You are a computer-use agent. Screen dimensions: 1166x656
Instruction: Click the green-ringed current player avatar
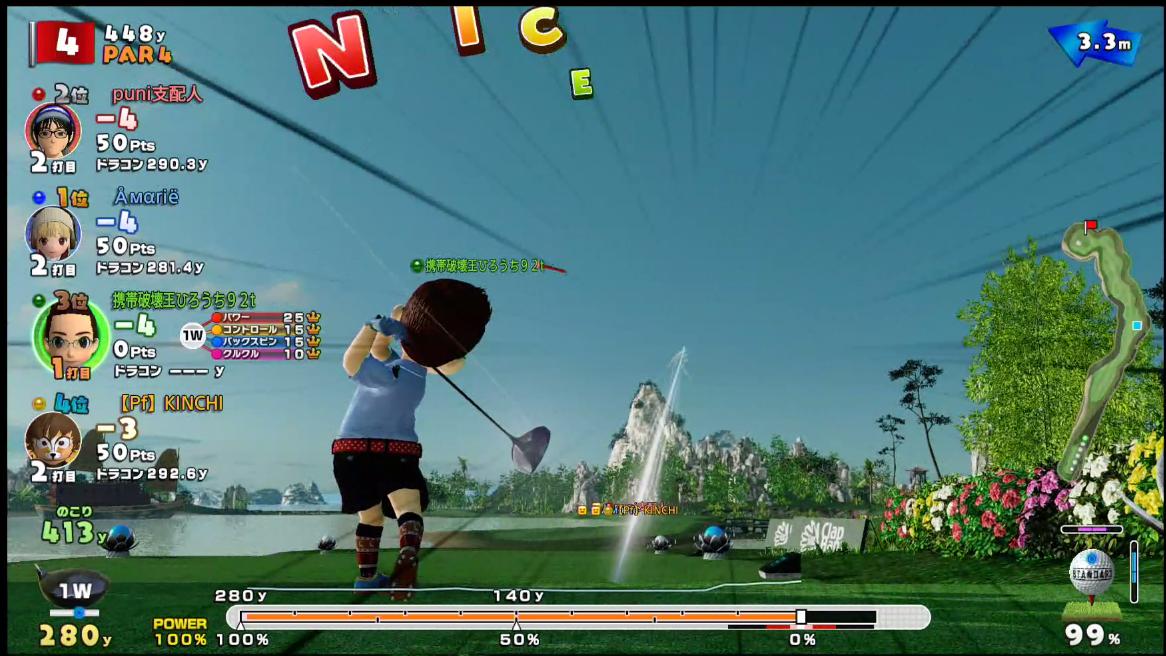[70, 334]
